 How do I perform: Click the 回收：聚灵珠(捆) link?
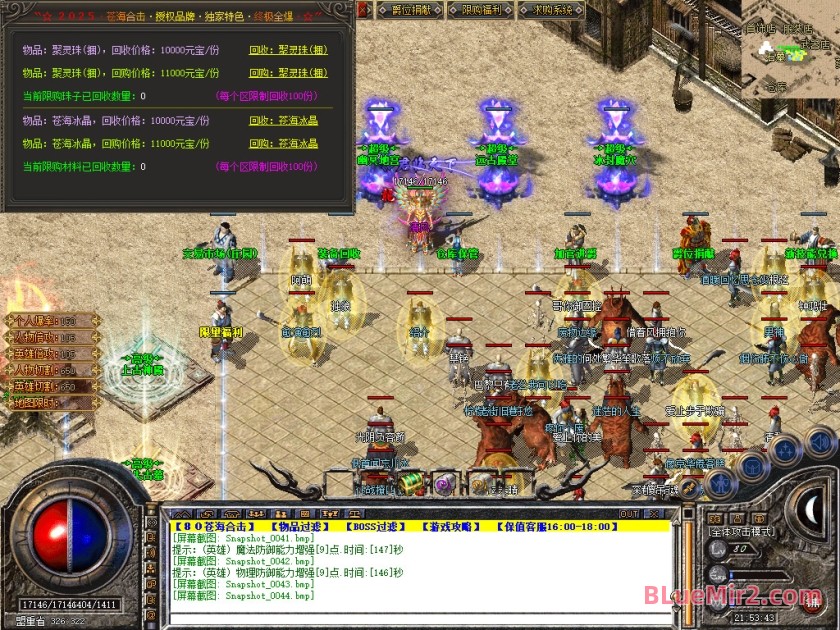tap(288, 49)
